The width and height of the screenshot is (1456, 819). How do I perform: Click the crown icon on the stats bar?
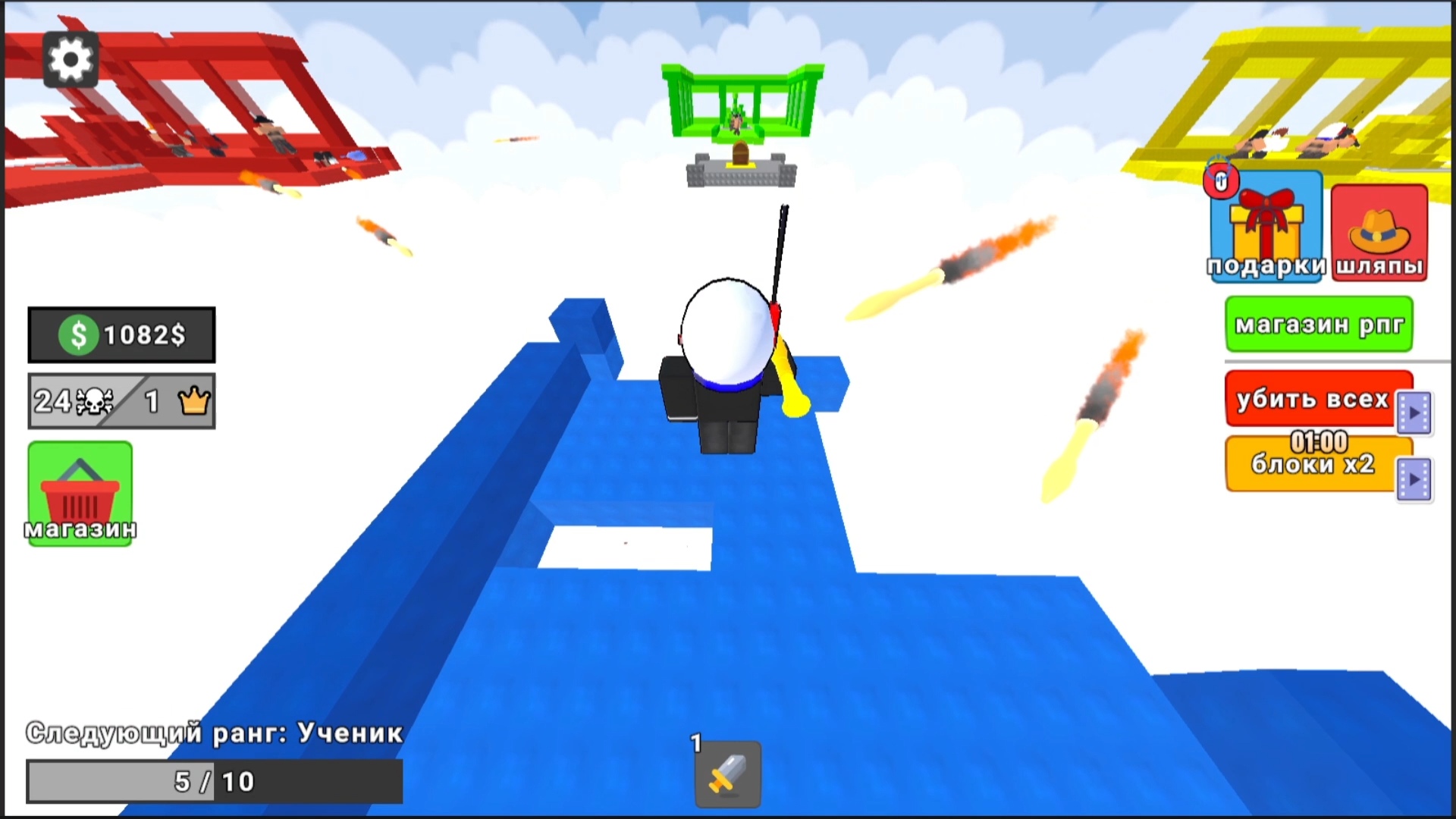[193, 400]
